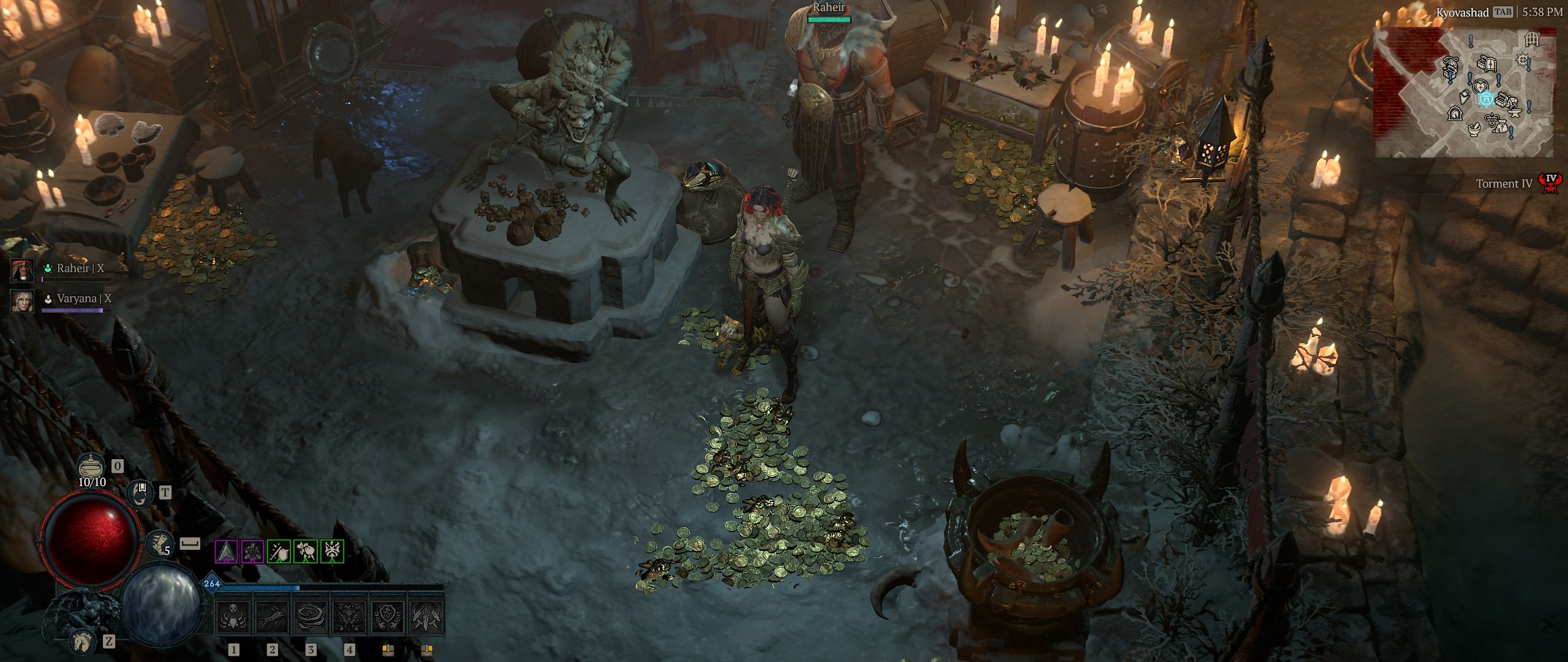The image size is (1568, 662).
Task: Inspect the sword and shield buff icon
Action: 279,552
